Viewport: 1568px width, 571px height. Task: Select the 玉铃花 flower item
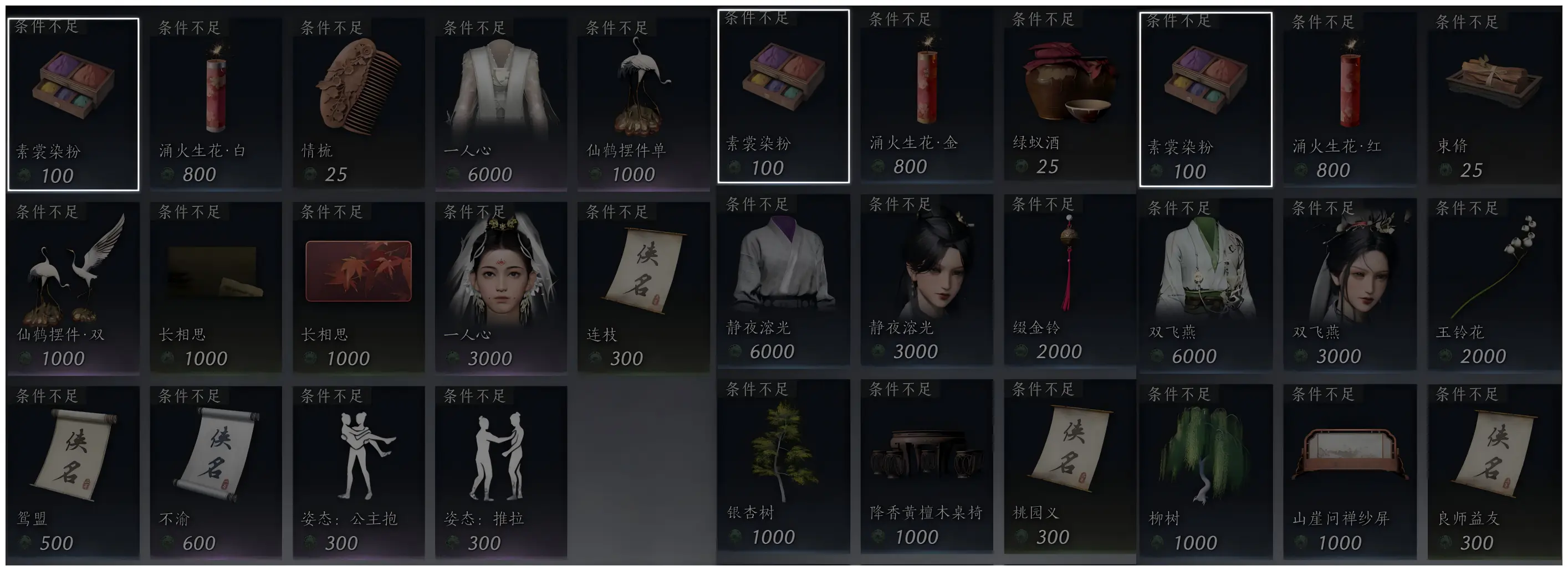pyautogui.click(x=1493, y=284)
